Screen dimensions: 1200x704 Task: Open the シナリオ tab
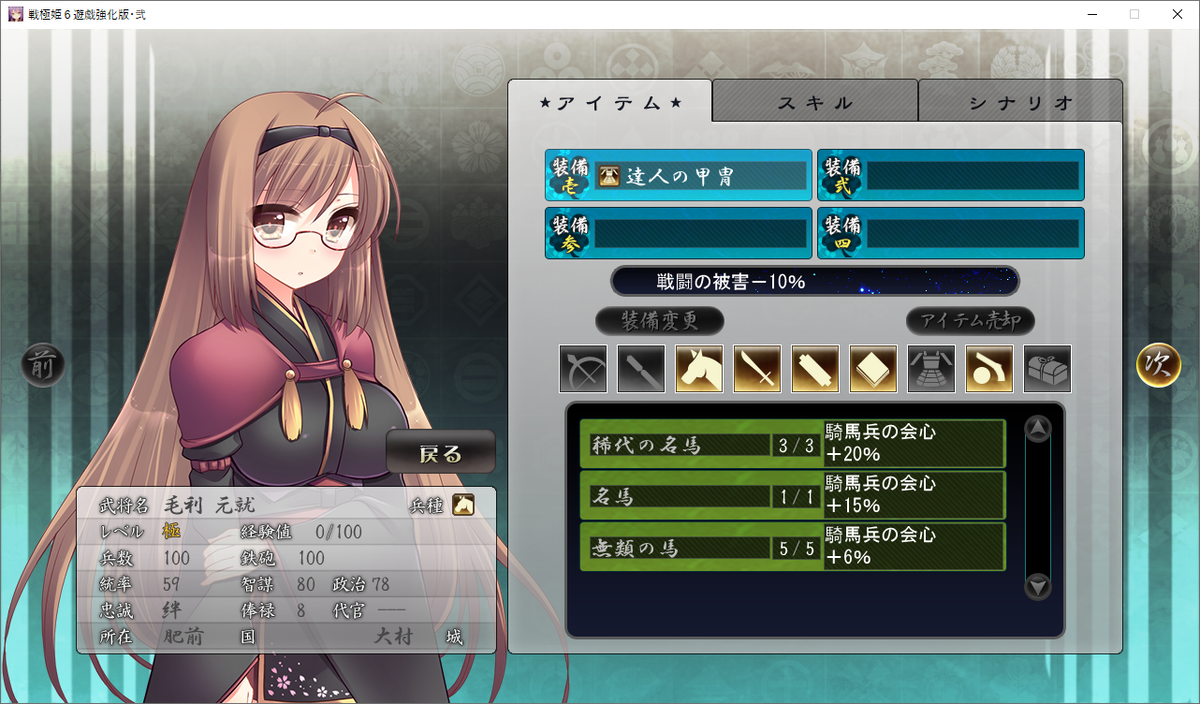(1020, 102)
